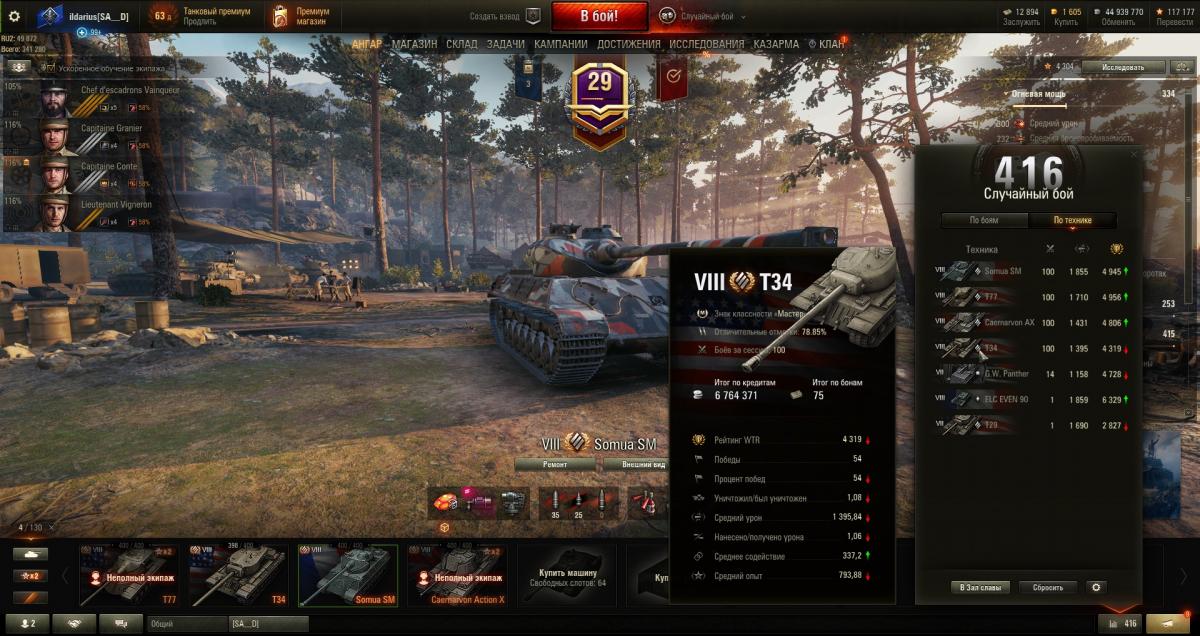Open В Зал славы hall of fame
Image resolution: width=1200 pixels, height=636 pixels.
[979, 587]
